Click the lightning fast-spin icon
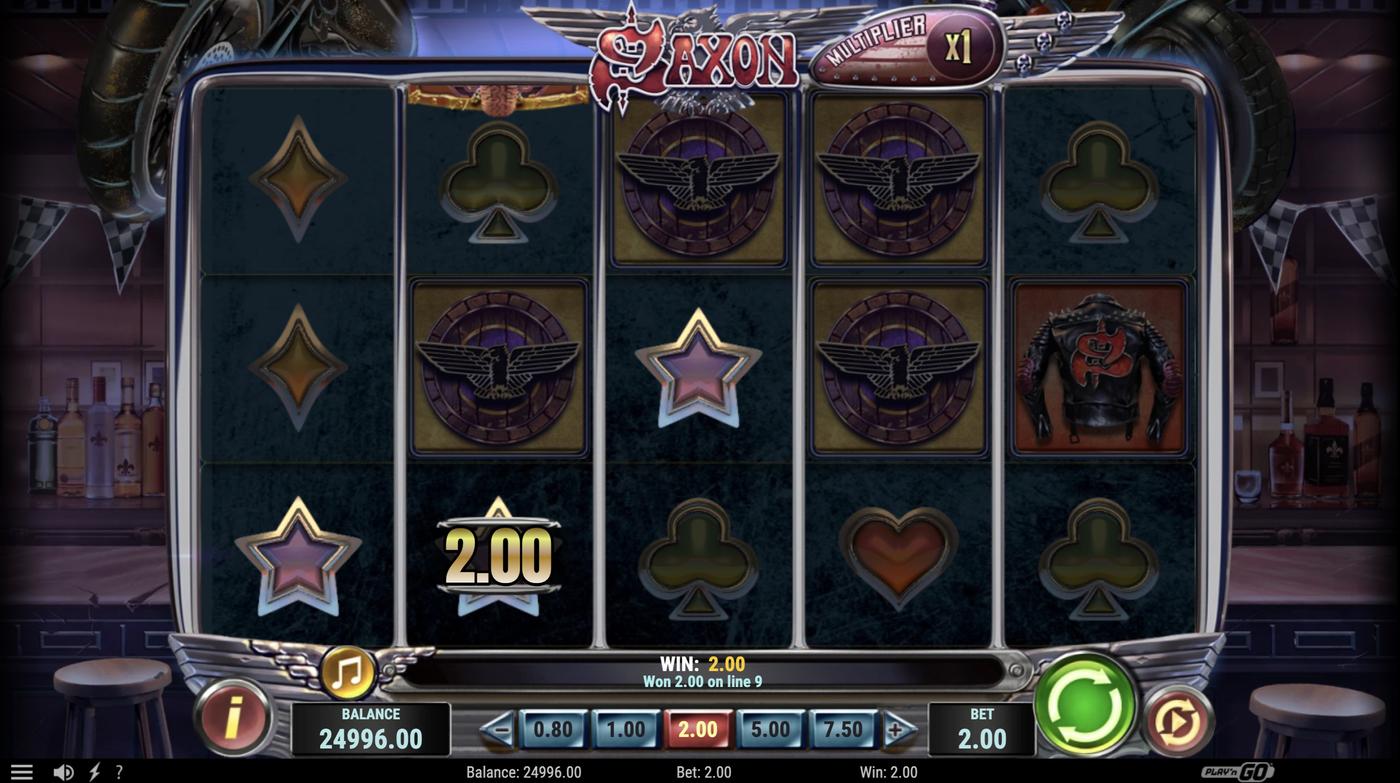The height and width of the screenshot is (783, 1400). pos(96,770)
